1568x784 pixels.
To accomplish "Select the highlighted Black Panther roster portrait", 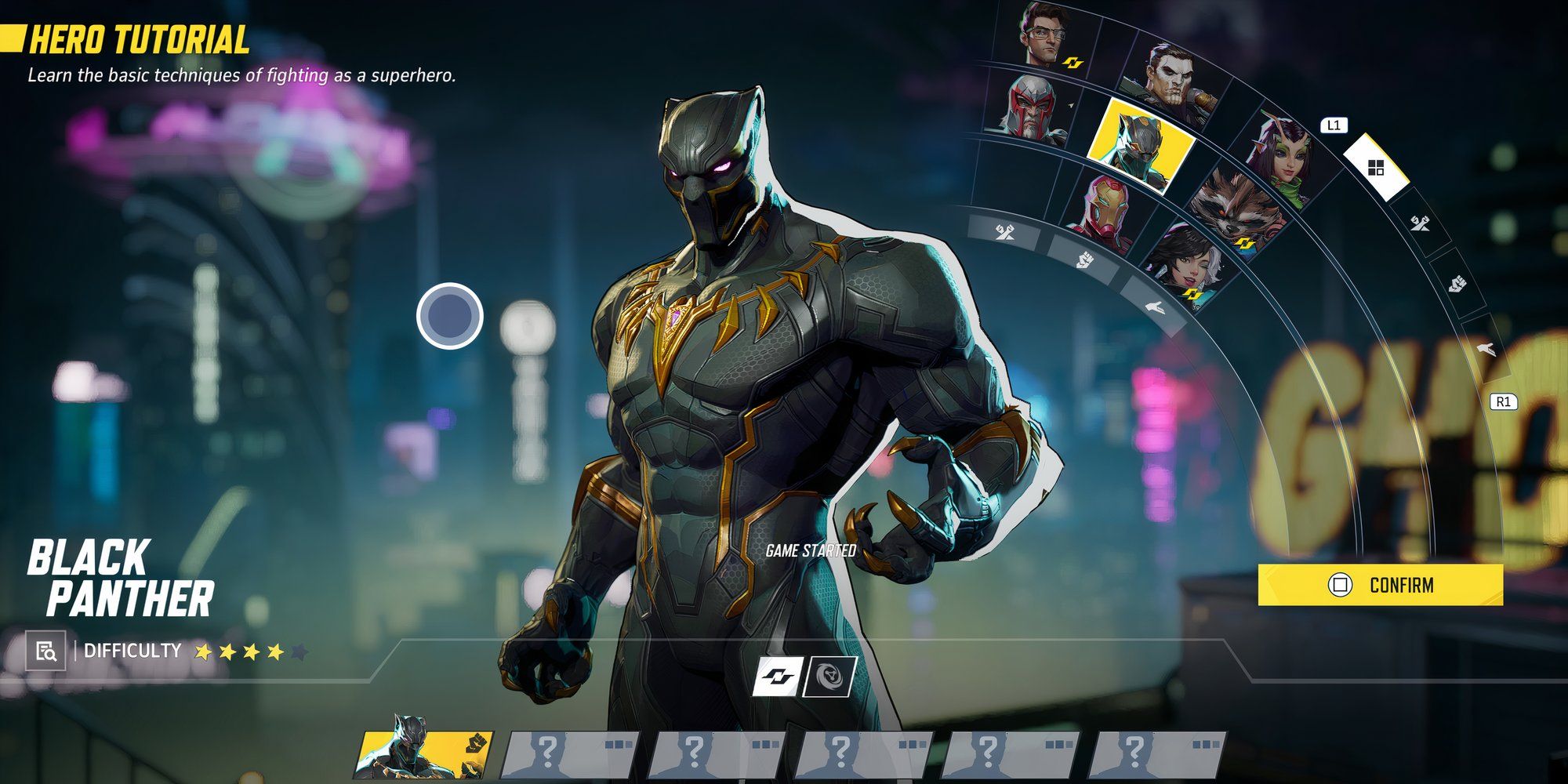I will click(1141, 147).
